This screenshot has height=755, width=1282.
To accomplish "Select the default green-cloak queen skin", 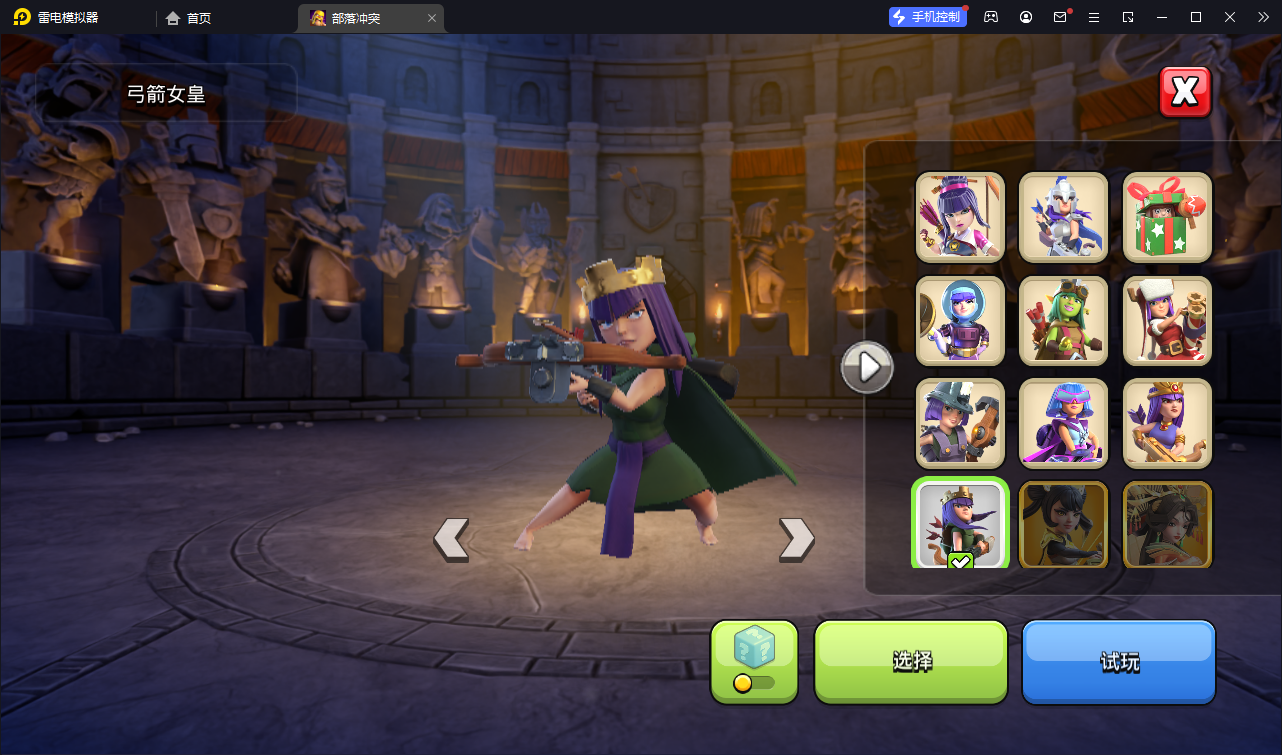I will point(960,525).
